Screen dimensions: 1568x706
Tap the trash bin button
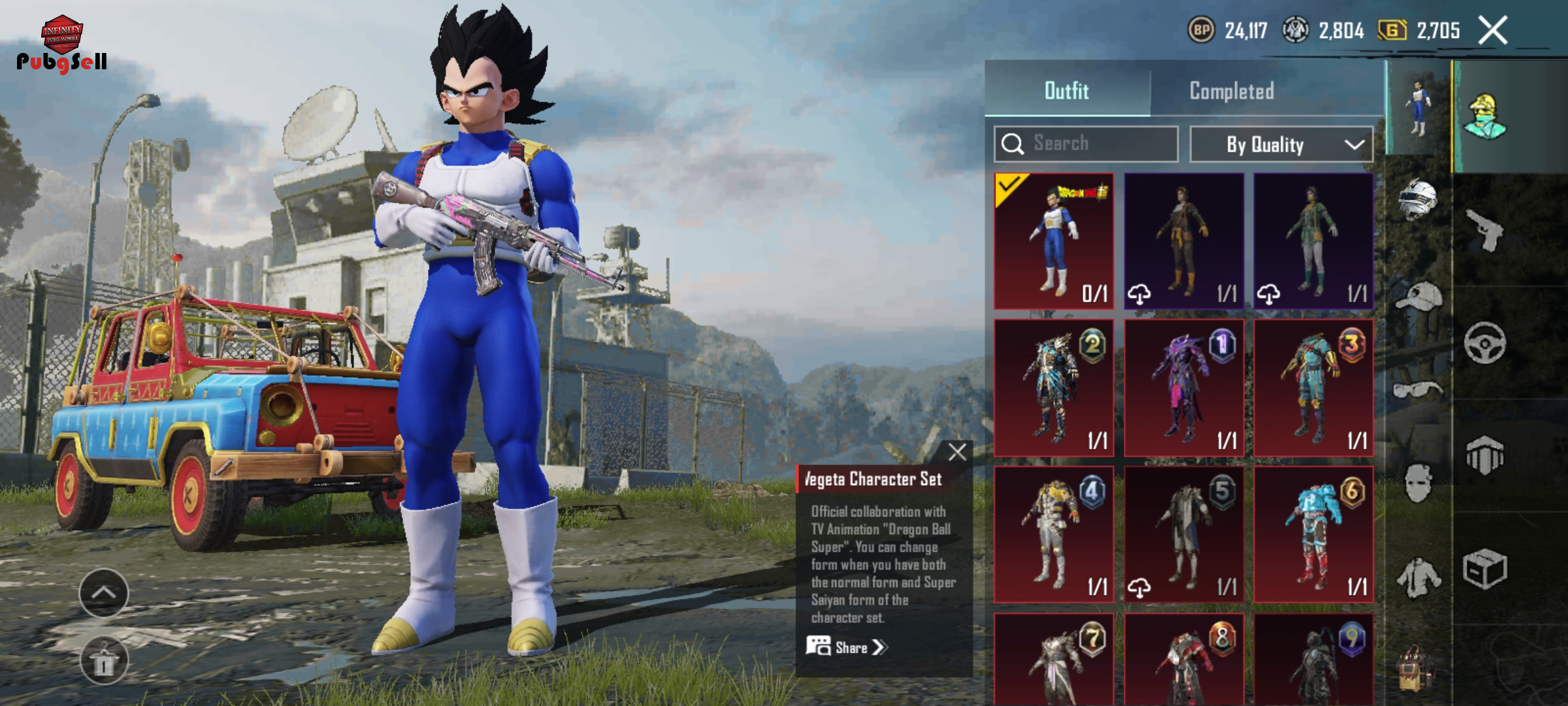pyautogui.click(x=104, y=661)
